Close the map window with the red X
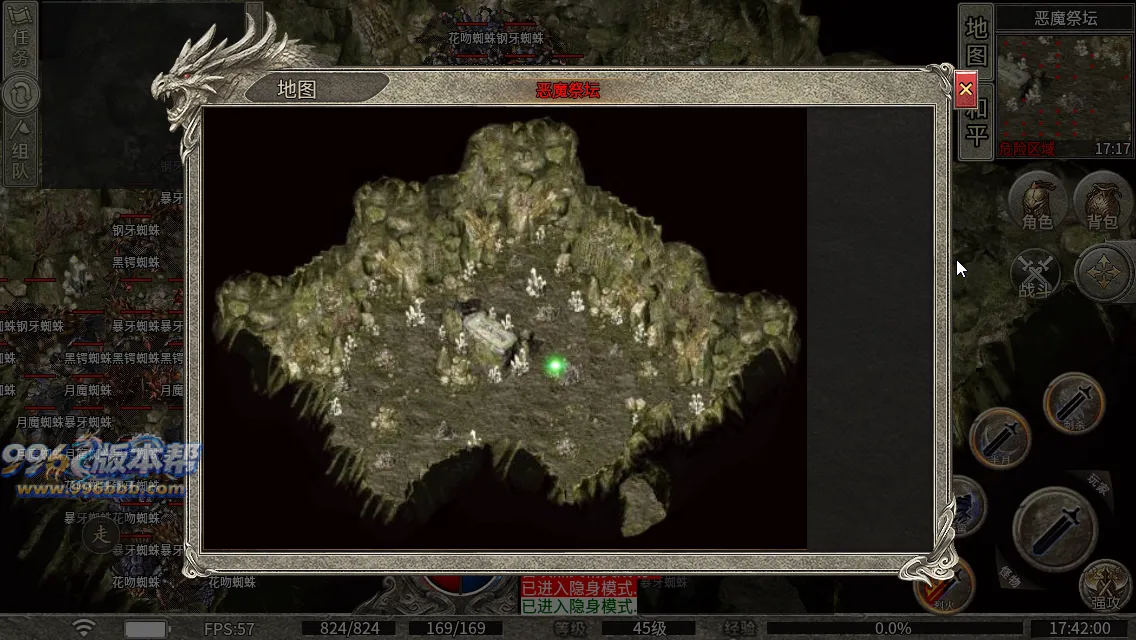The image size is (1136, 640). coord(965,90)
